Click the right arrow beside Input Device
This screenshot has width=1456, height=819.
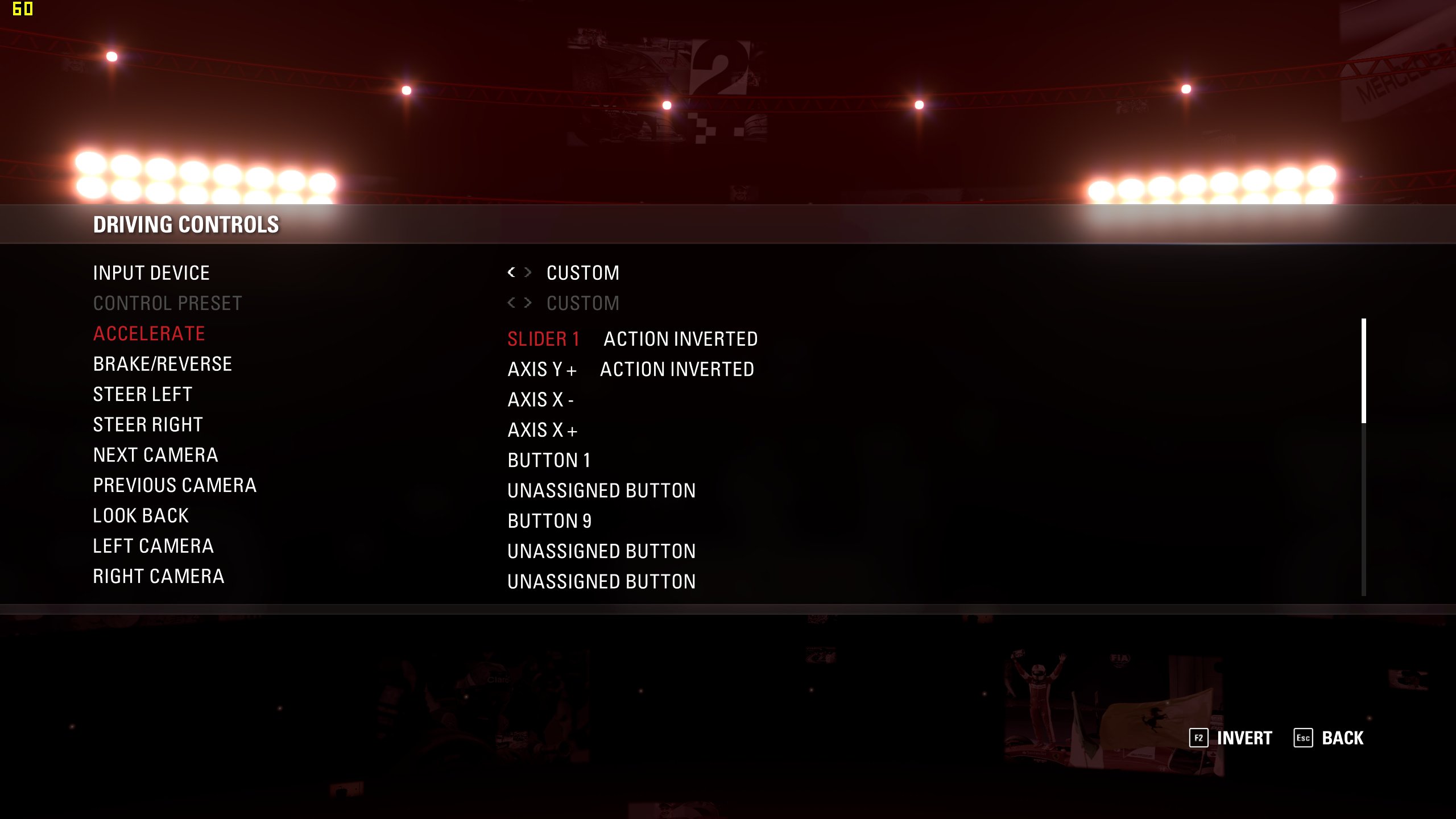click(x=528, y=272)
